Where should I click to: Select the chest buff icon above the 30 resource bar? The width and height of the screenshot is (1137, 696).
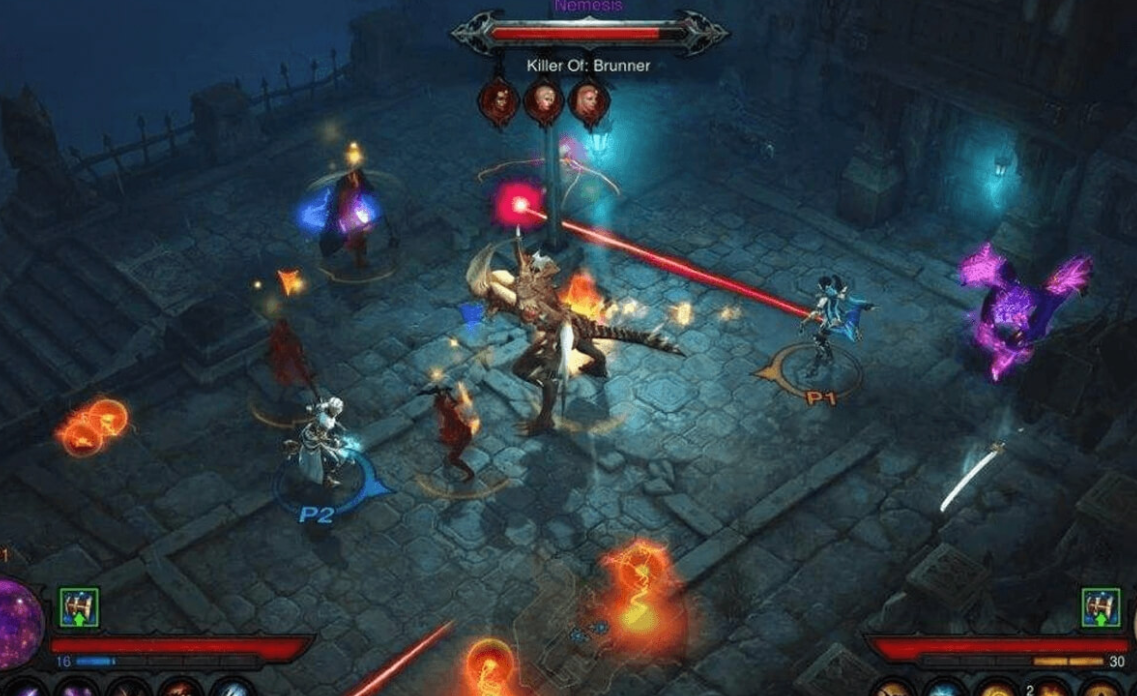[x=1100, y=608]
